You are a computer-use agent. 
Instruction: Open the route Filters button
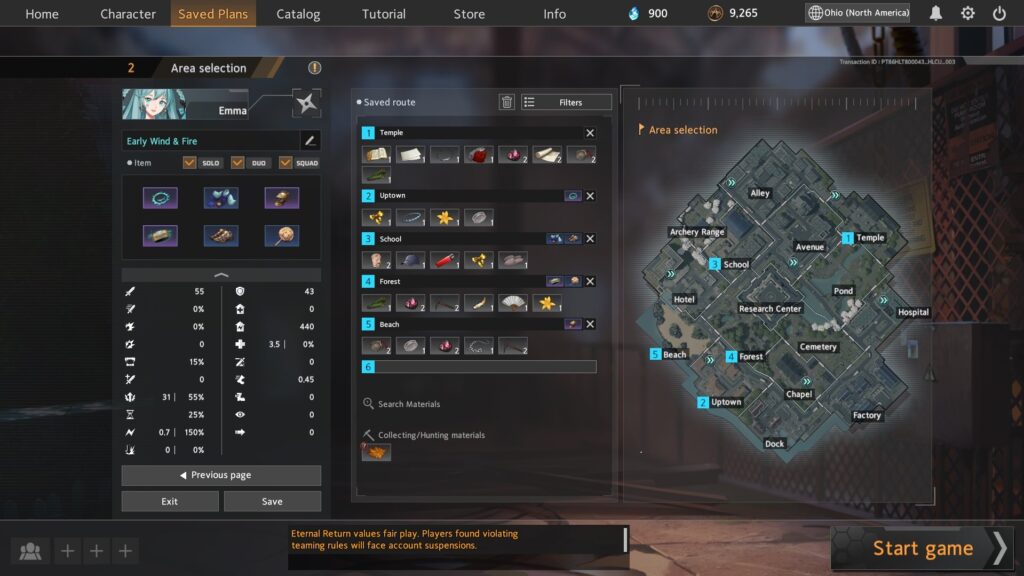566,102
